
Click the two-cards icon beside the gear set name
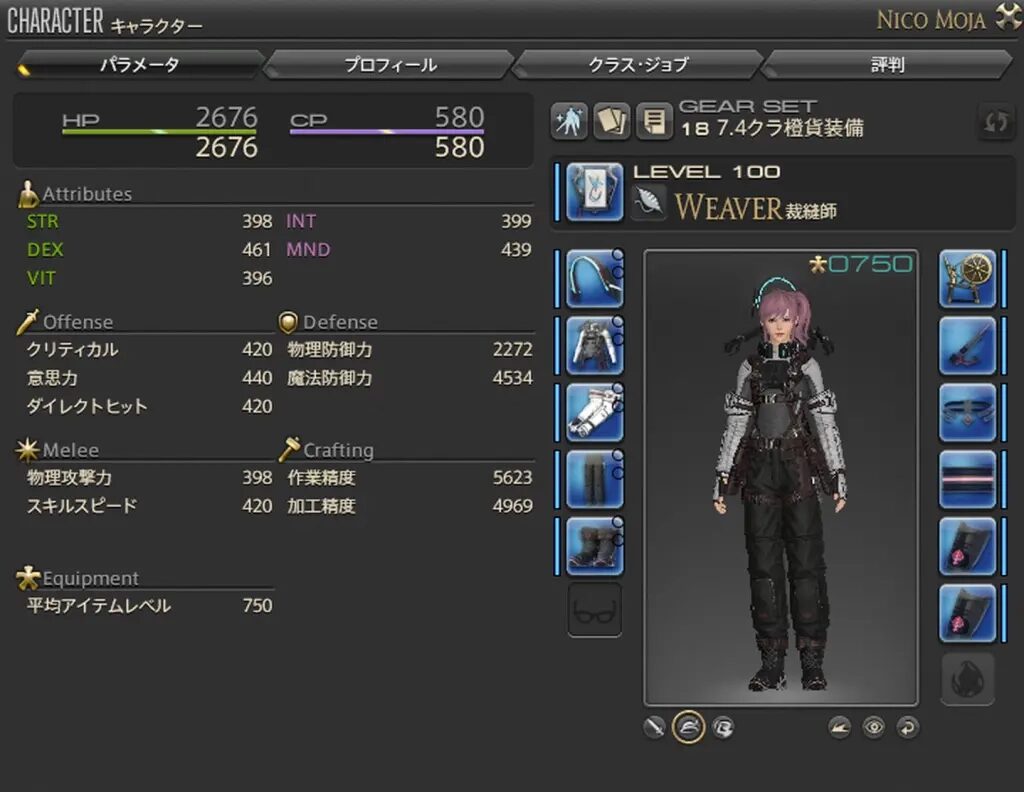[x=611, y=122]
